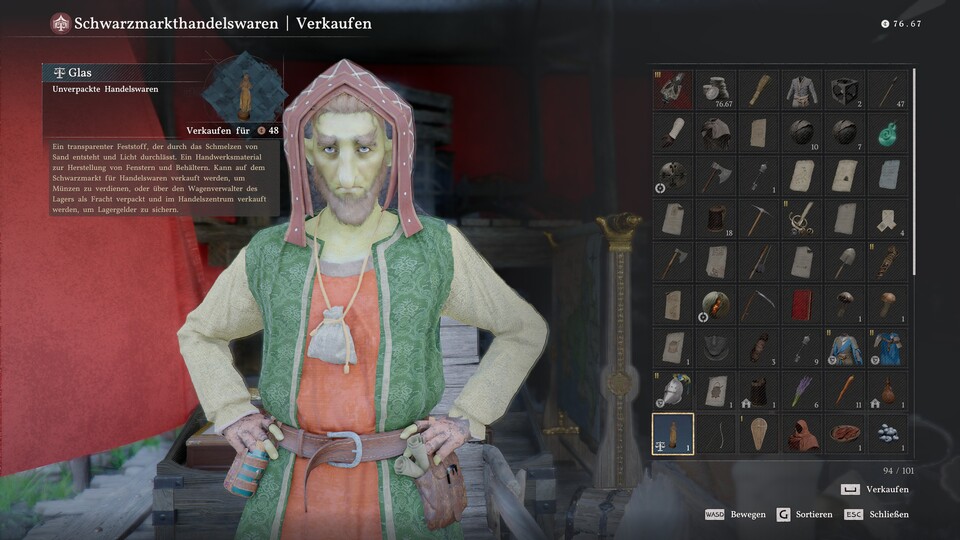Image resolution: width=960 pixels, height=540 pixels.
Task: Select the iron cage cube item
Action: (x=845, y=89)
